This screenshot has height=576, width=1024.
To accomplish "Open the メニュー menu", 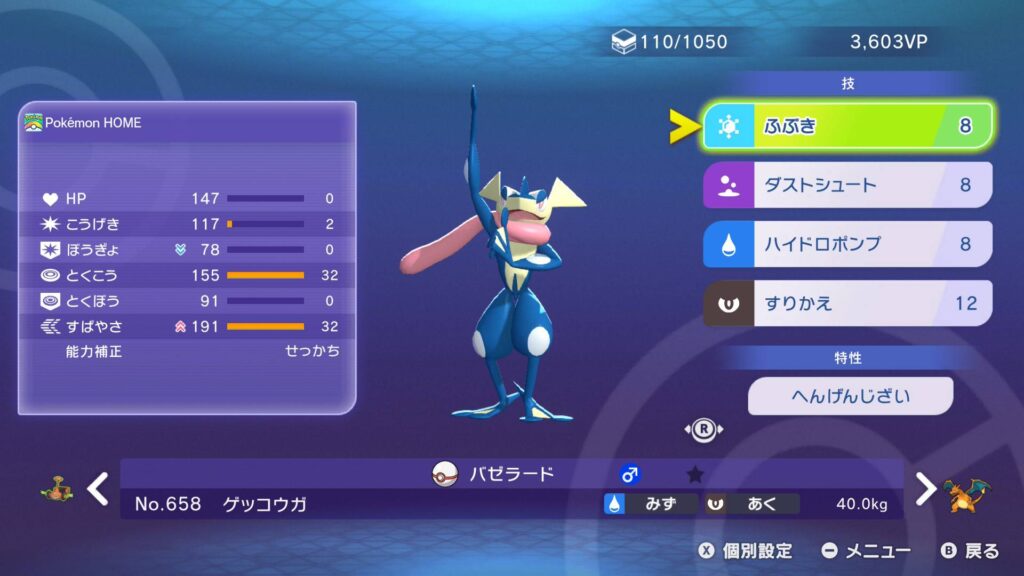I will coord(866,551).
